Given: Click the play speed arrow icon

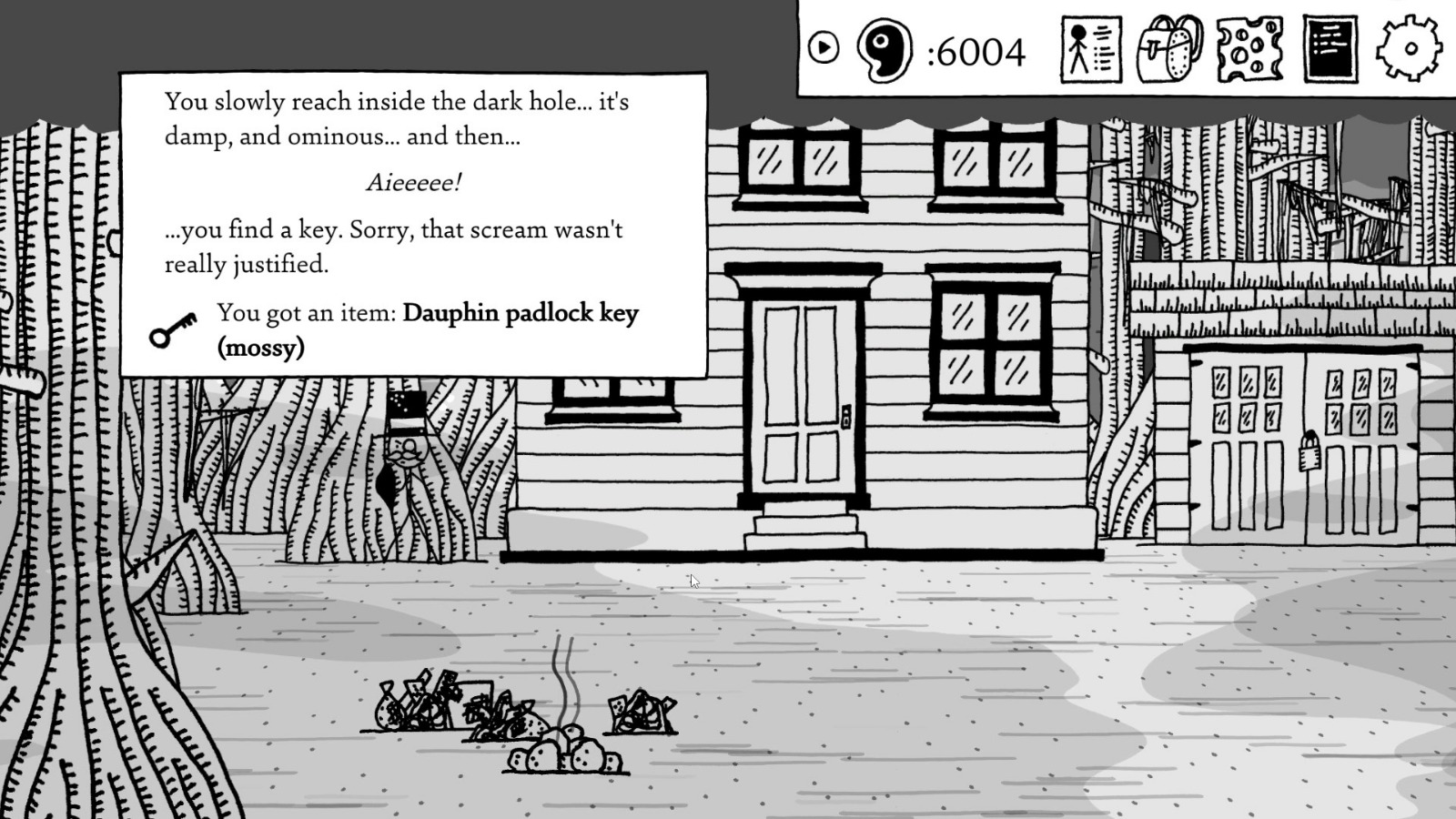Looking at the screenshot, I should pos(824,47).
